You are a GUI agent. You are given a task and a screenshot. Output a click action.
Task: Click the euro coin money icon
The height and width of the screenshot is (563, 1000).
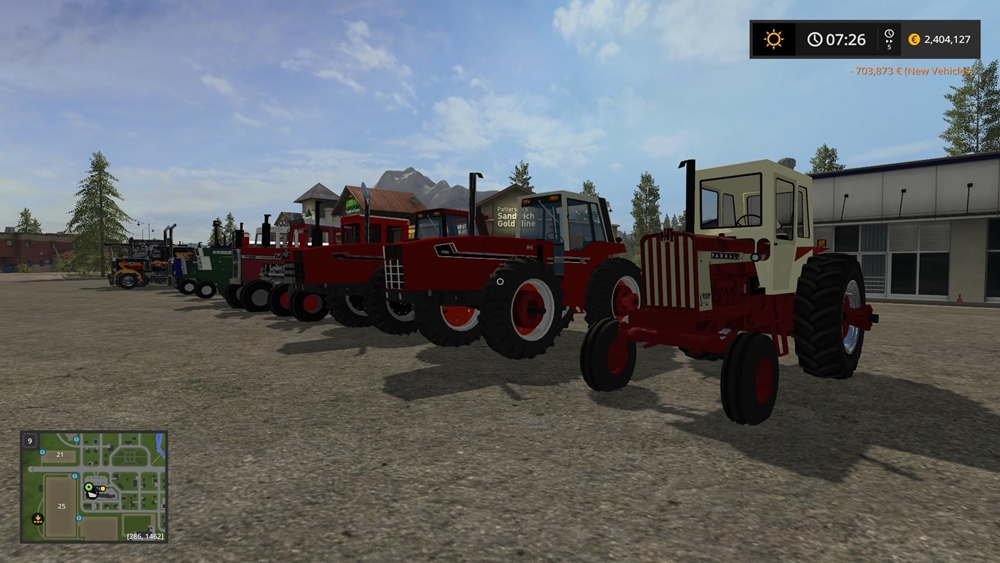click(914, 40)
